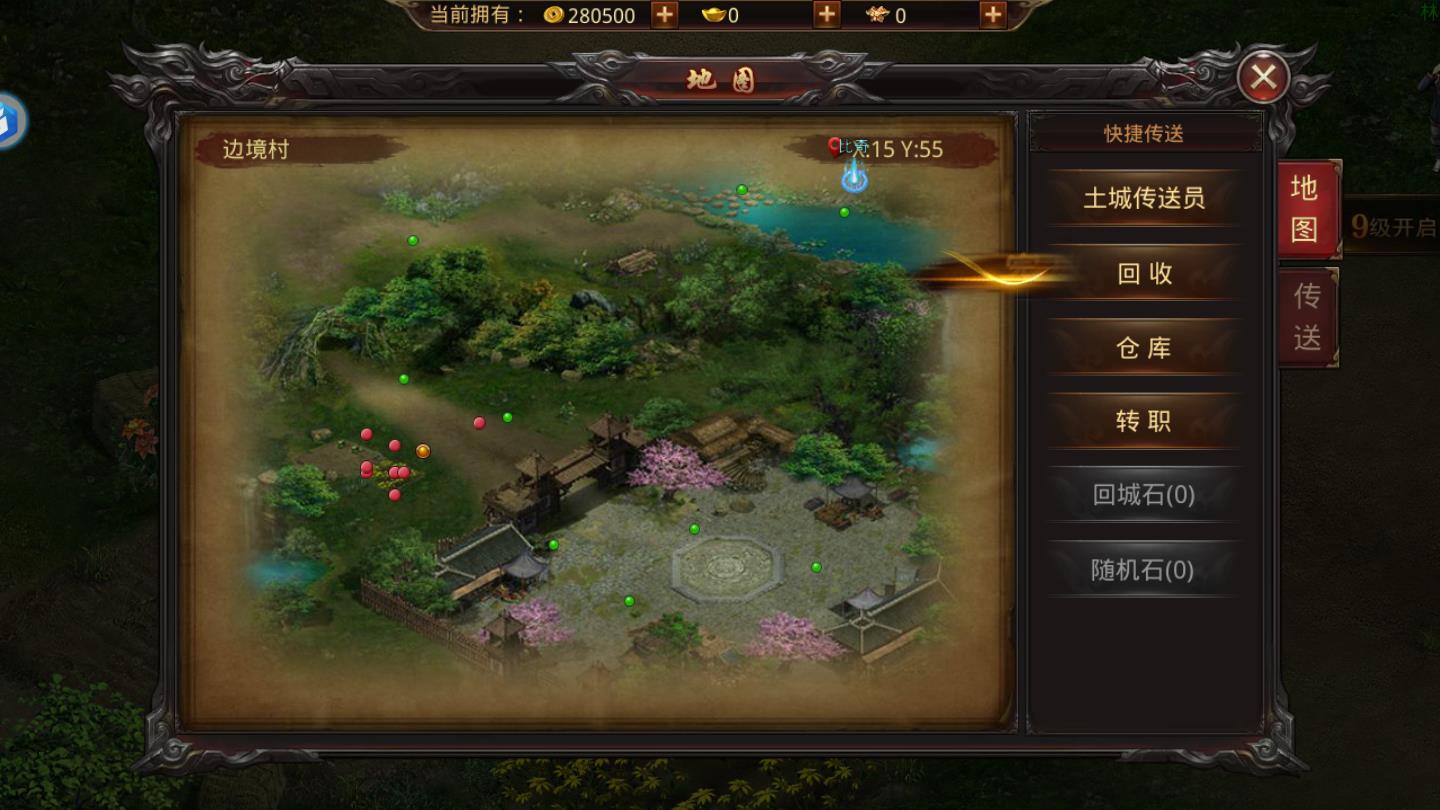The width and height of the screenshot is (1440, 810).
Task: Select 转职 class change option
Action: point(1143,421)
